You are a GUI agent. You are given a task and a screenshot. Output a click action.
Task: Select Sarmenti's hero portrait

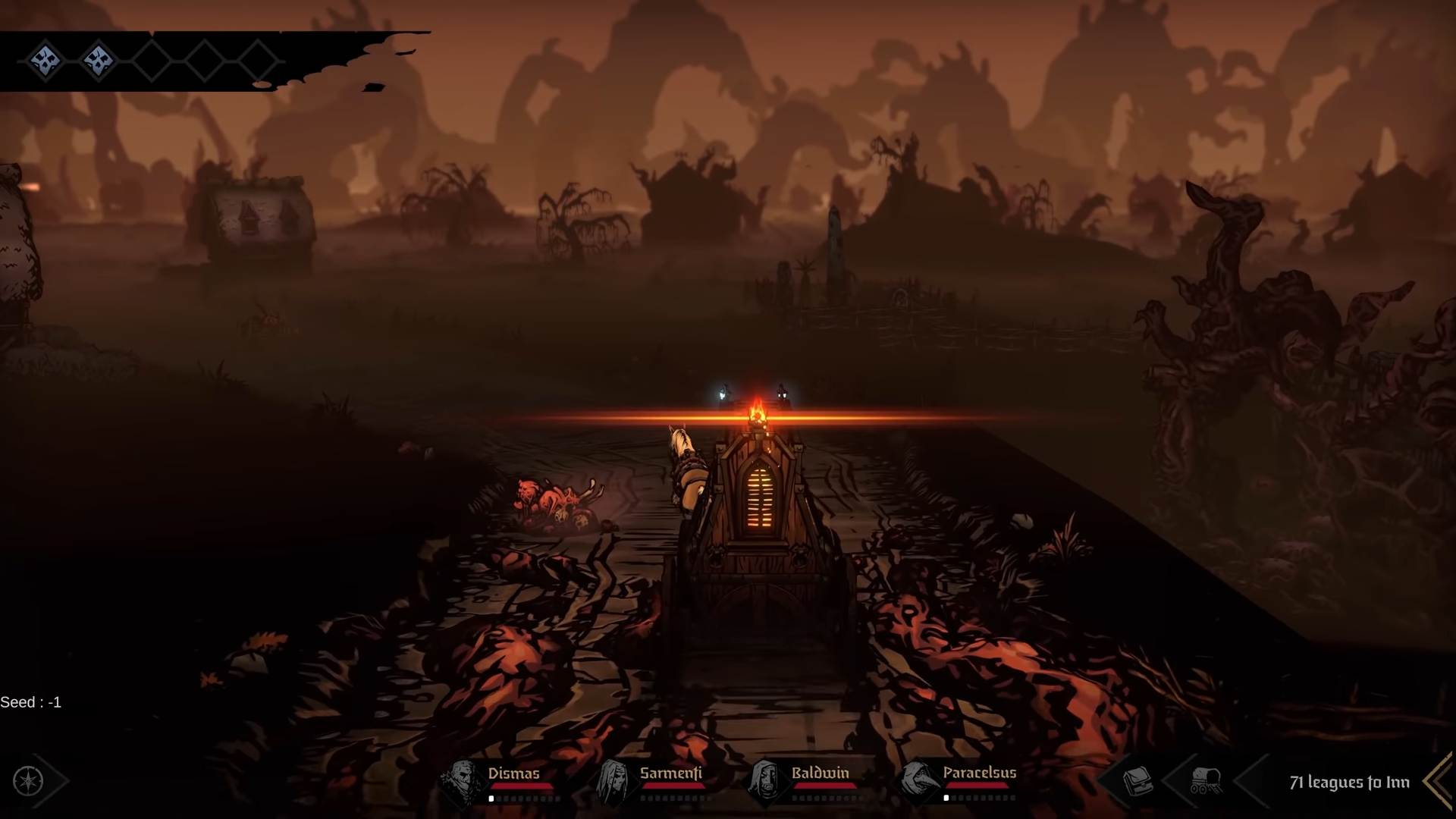click(x=614, y=781)
